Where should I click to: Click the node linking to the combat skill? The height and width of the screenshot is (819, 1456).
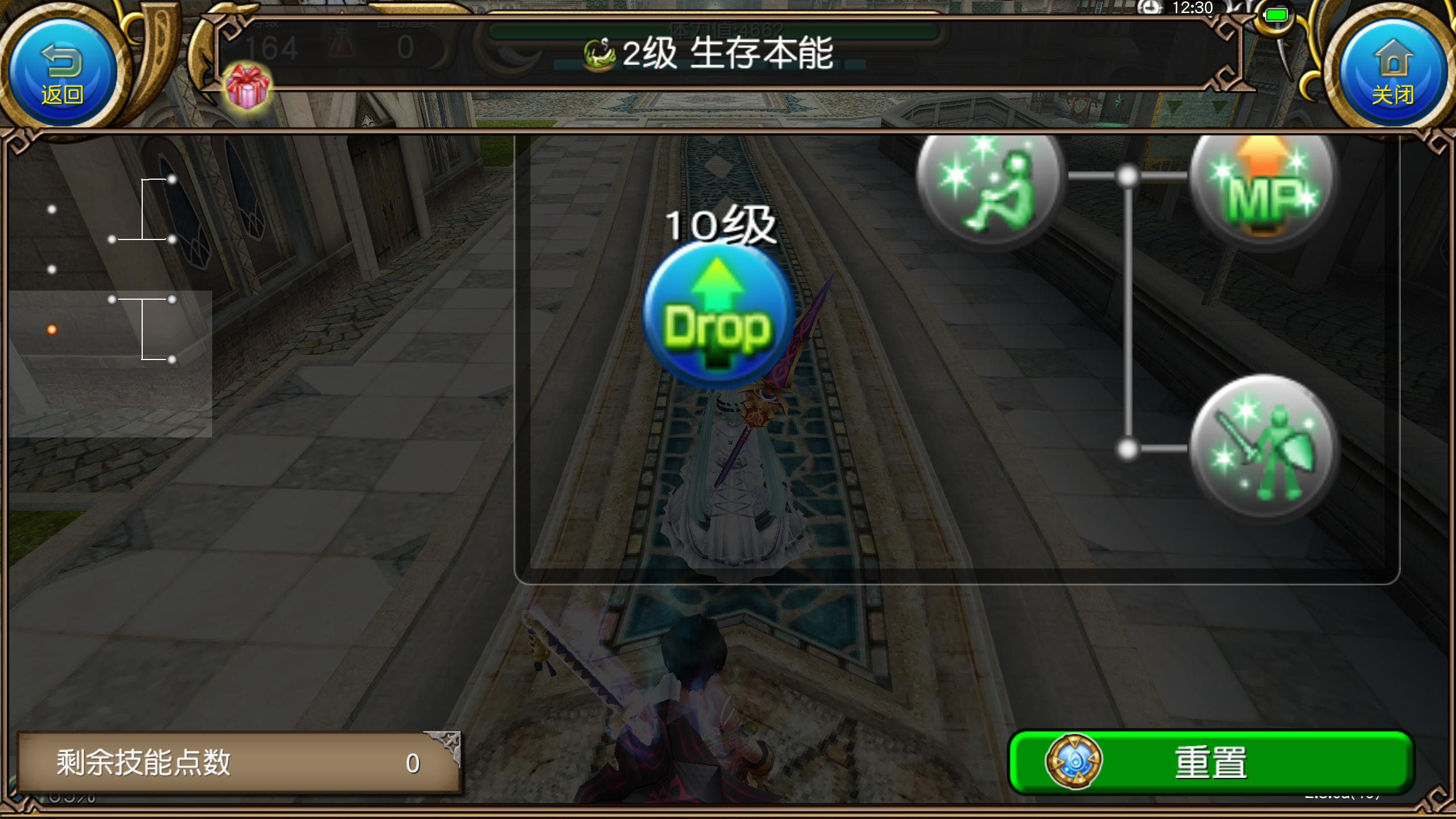tap(1126, 450)
